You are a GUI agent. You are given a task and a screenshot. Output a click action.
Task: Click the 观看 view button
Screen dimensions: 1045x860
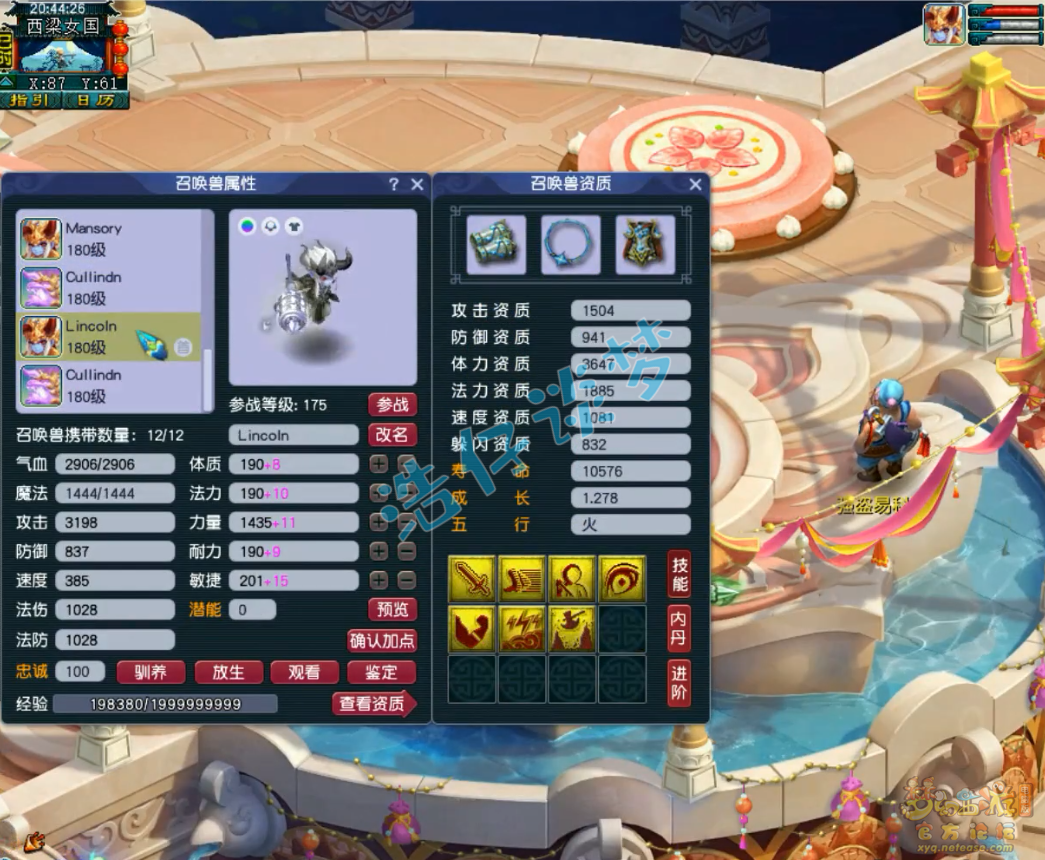(304, 673)
